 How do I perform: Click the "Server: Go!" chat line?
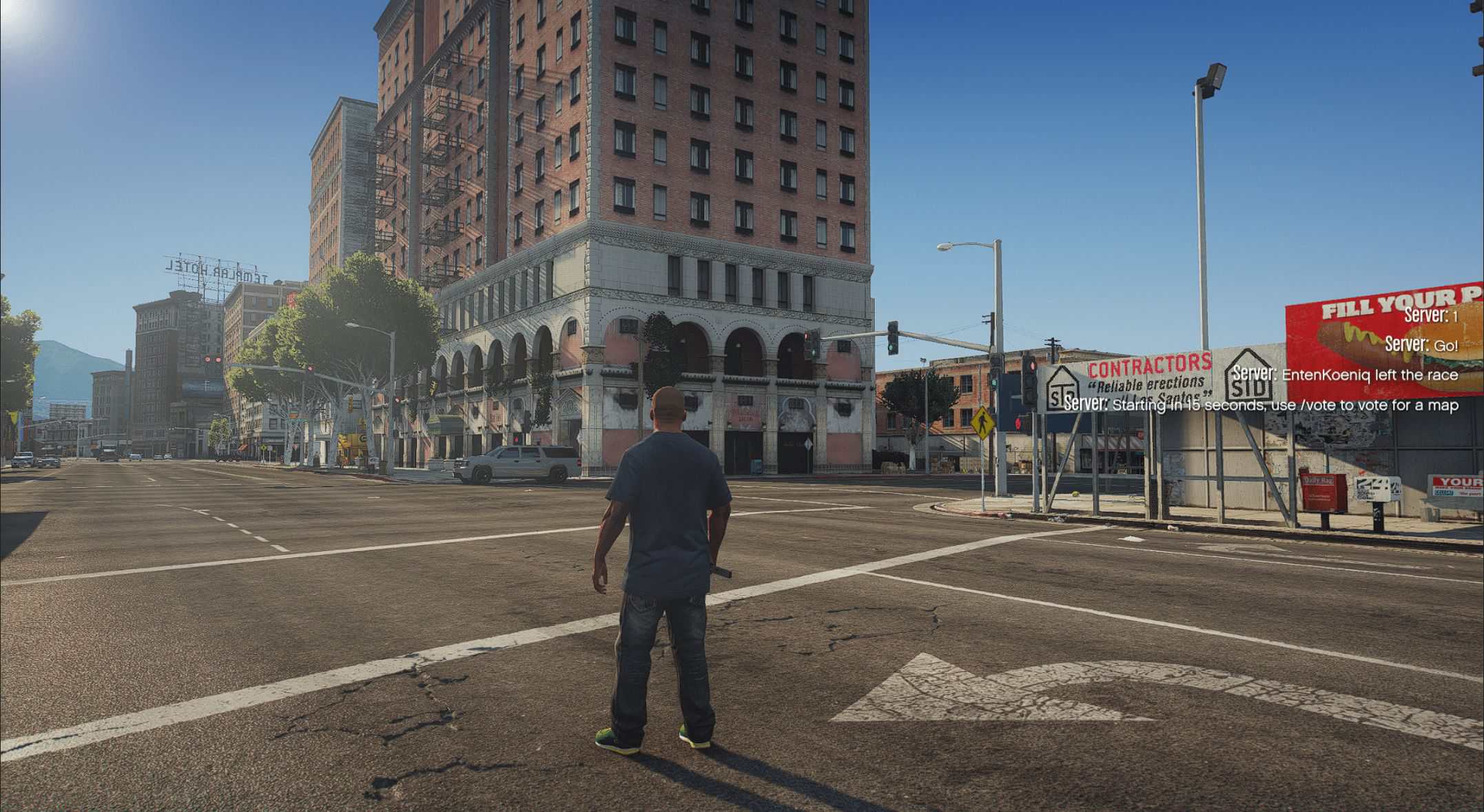[x=1421, y=345]
